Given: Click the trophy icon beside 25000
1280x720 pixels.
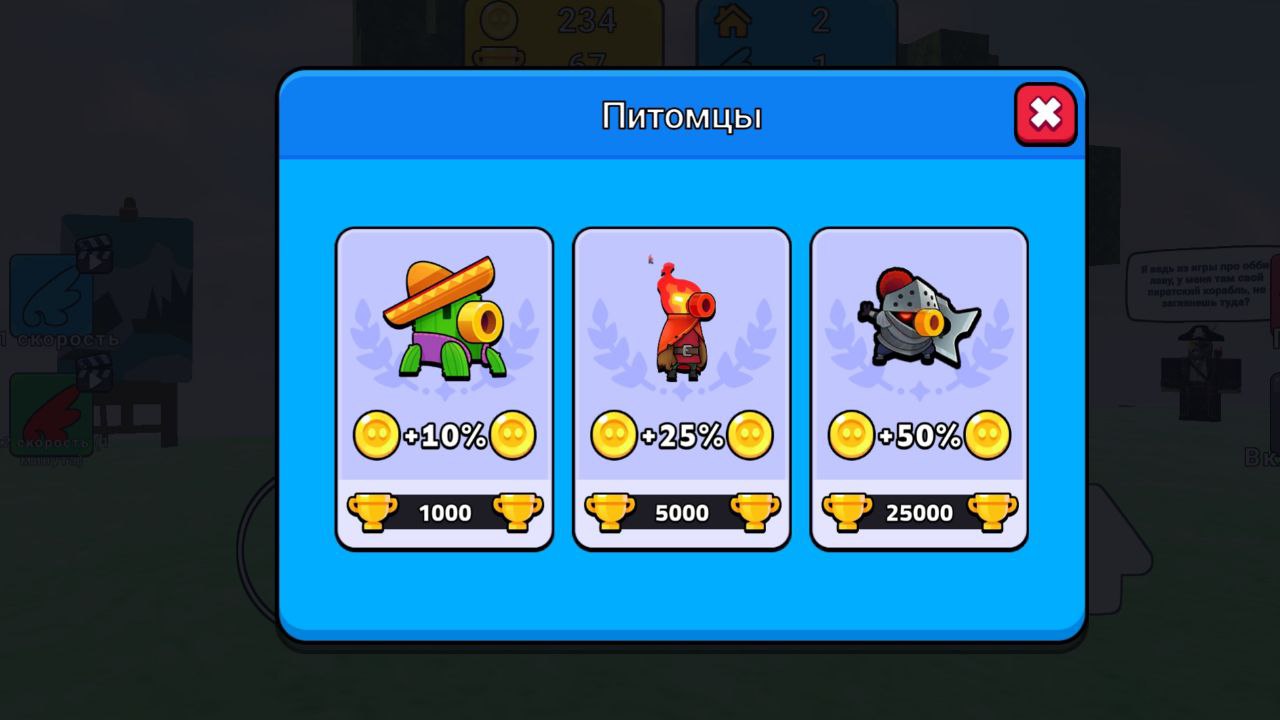Looking at the screenshot, I should click(849, 512).
